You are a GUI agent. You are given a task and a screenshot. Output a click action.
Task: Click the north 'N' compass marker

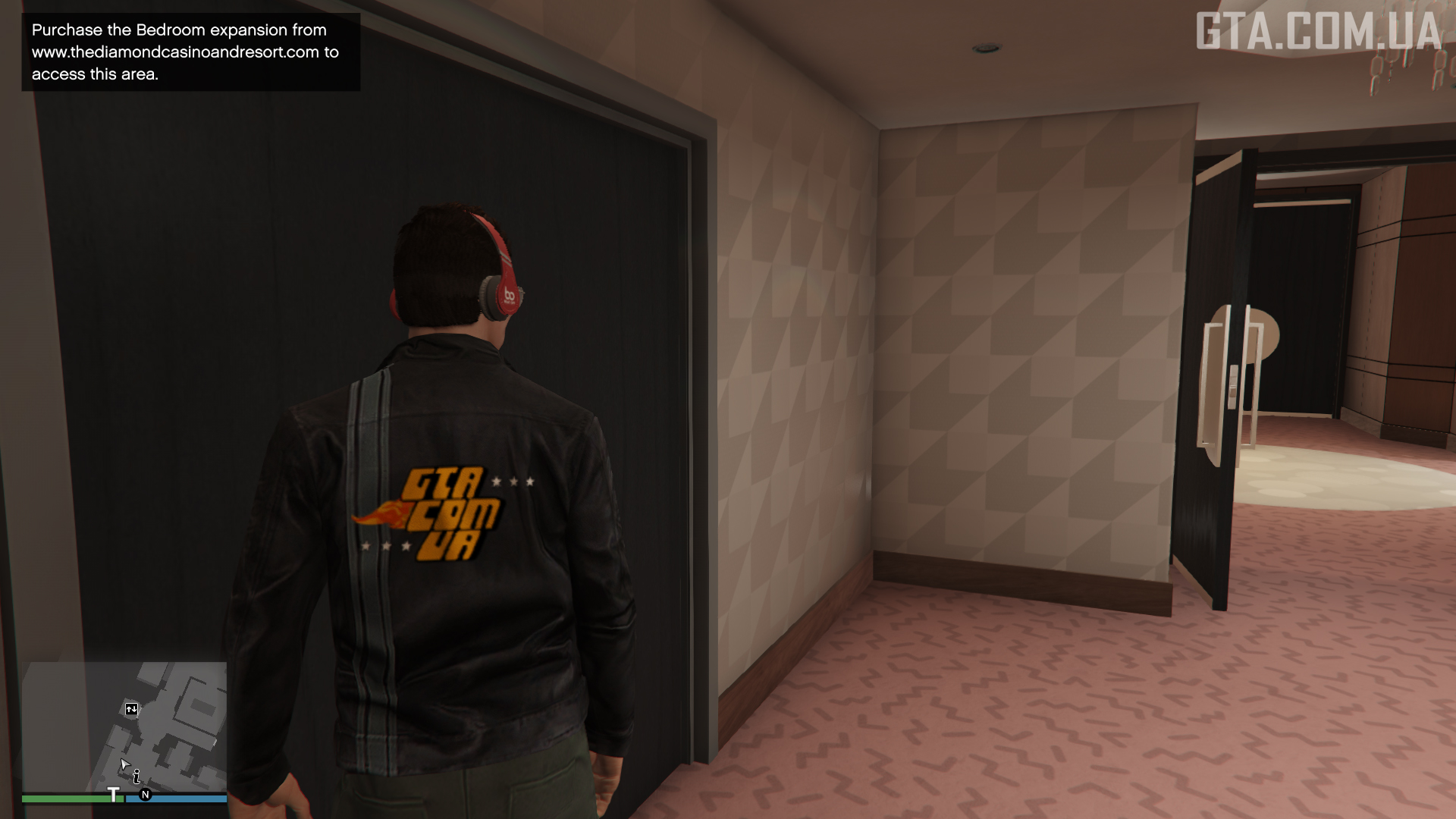tap(146, 795)
